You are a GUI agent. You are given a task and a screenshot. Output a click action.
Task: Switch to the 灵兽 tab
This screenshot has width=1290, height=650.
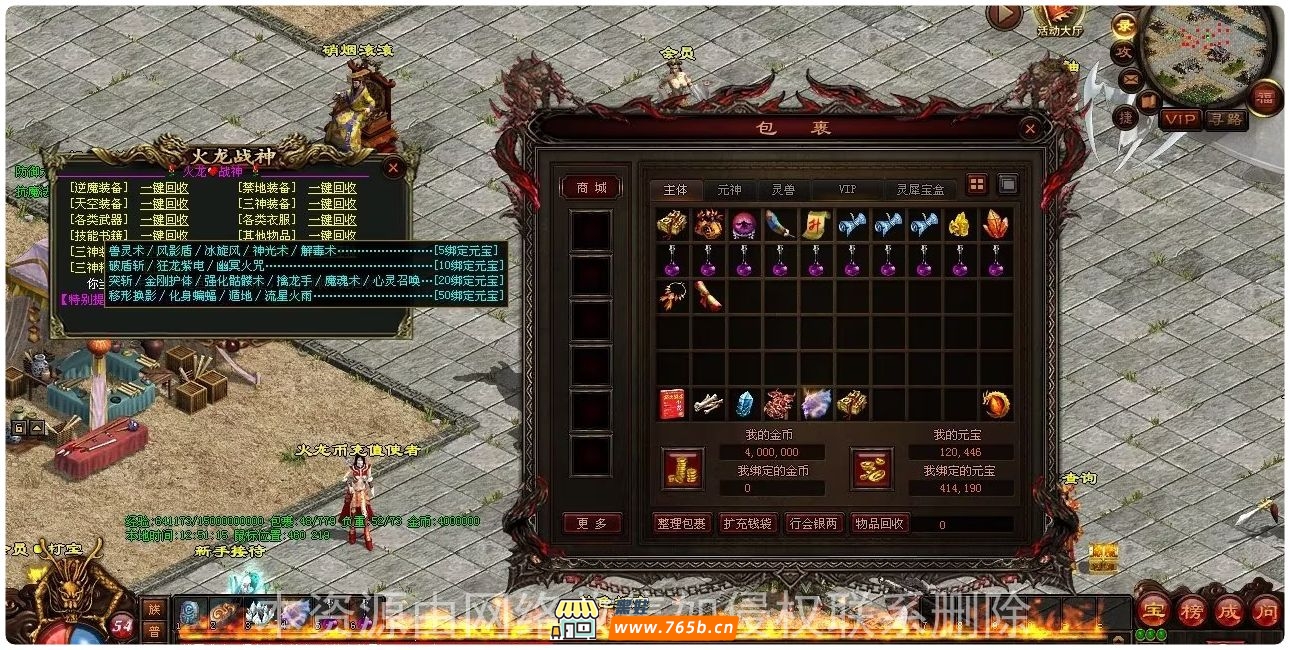(x=783, y=189)
